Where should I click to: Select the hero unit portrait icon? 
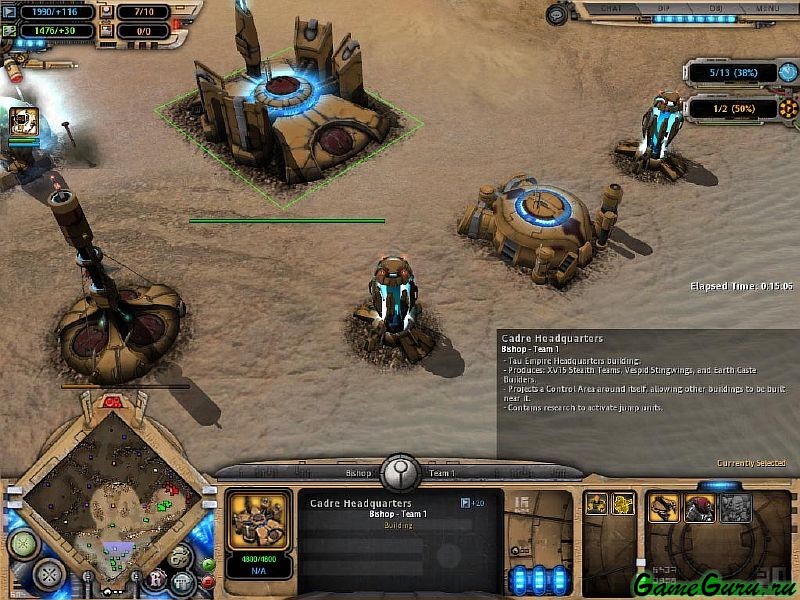(24, 122)
